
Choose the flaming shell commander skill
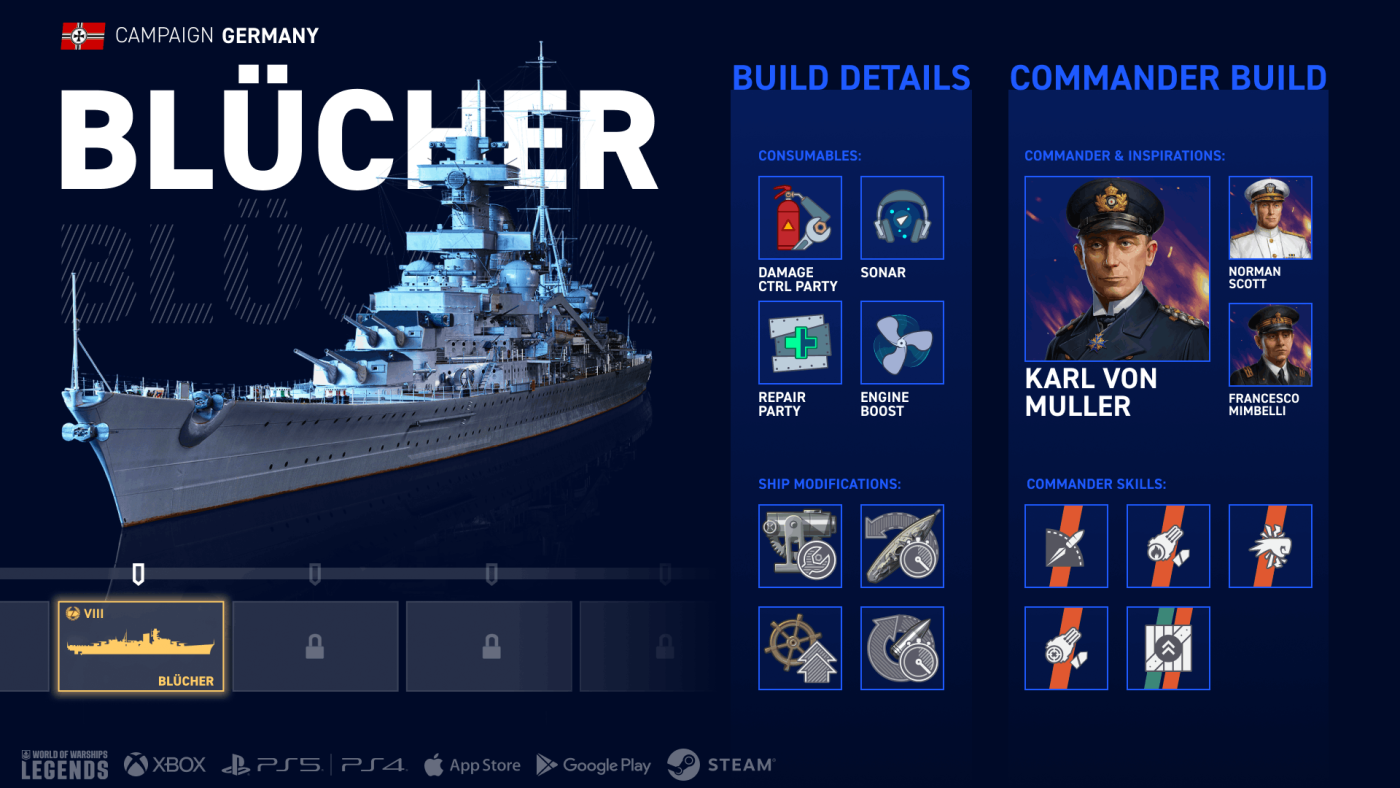tap(1168, 546)
